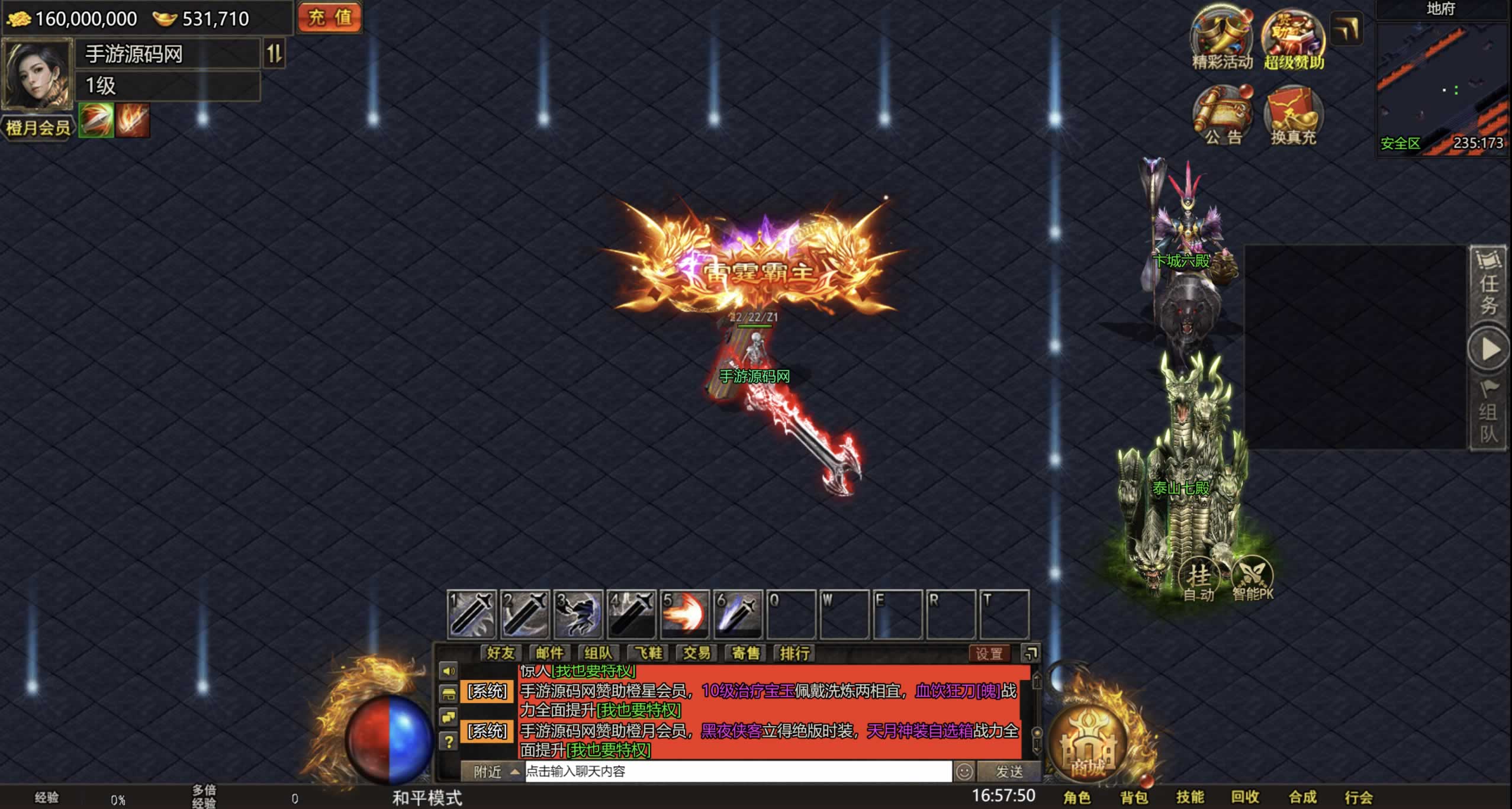Click the chat message input field

(737, 771)
